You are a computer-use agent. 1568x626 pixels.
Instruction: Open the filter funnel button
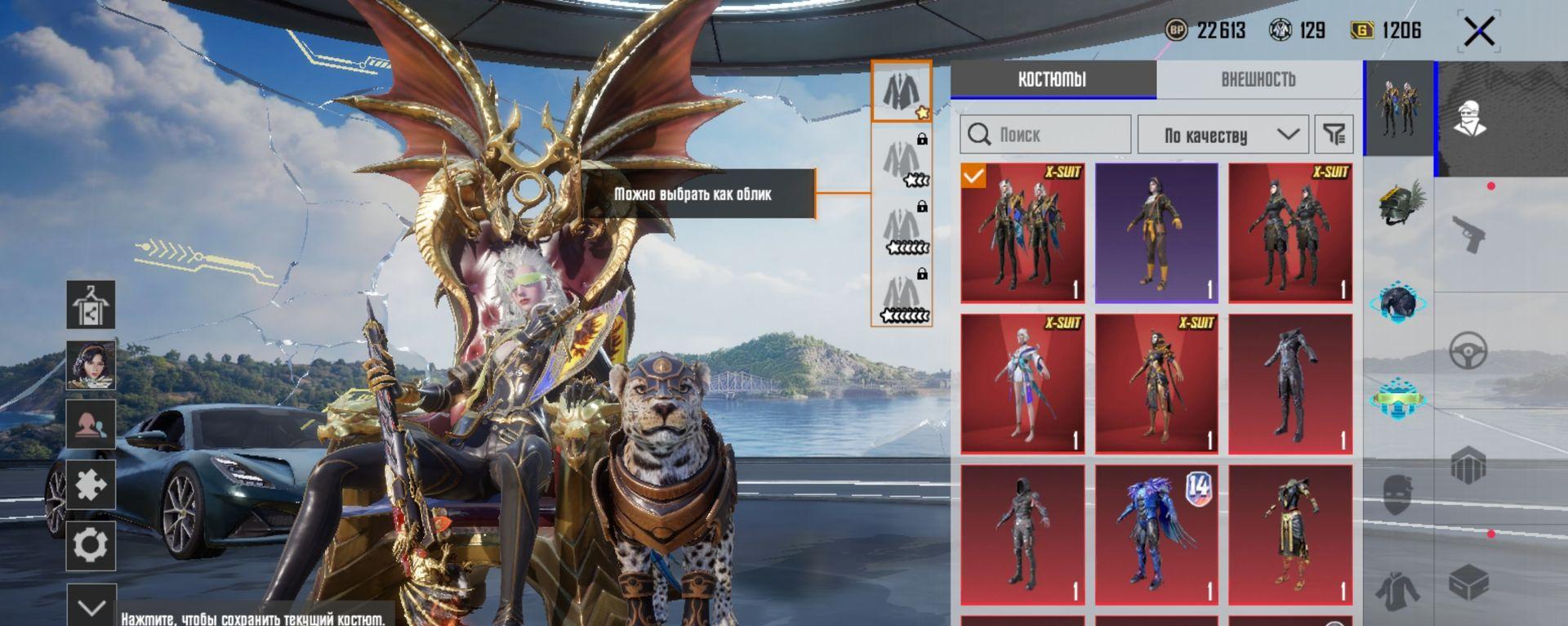(x=1334, y=135)
